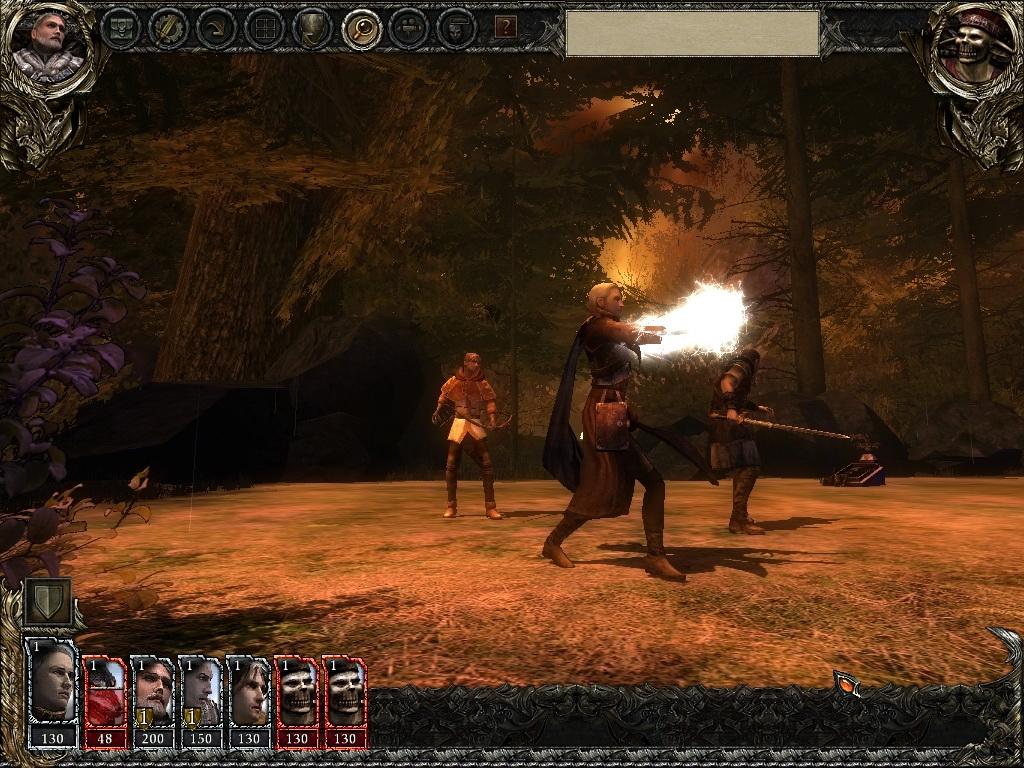Use the Defend shield button

point(48,600)
